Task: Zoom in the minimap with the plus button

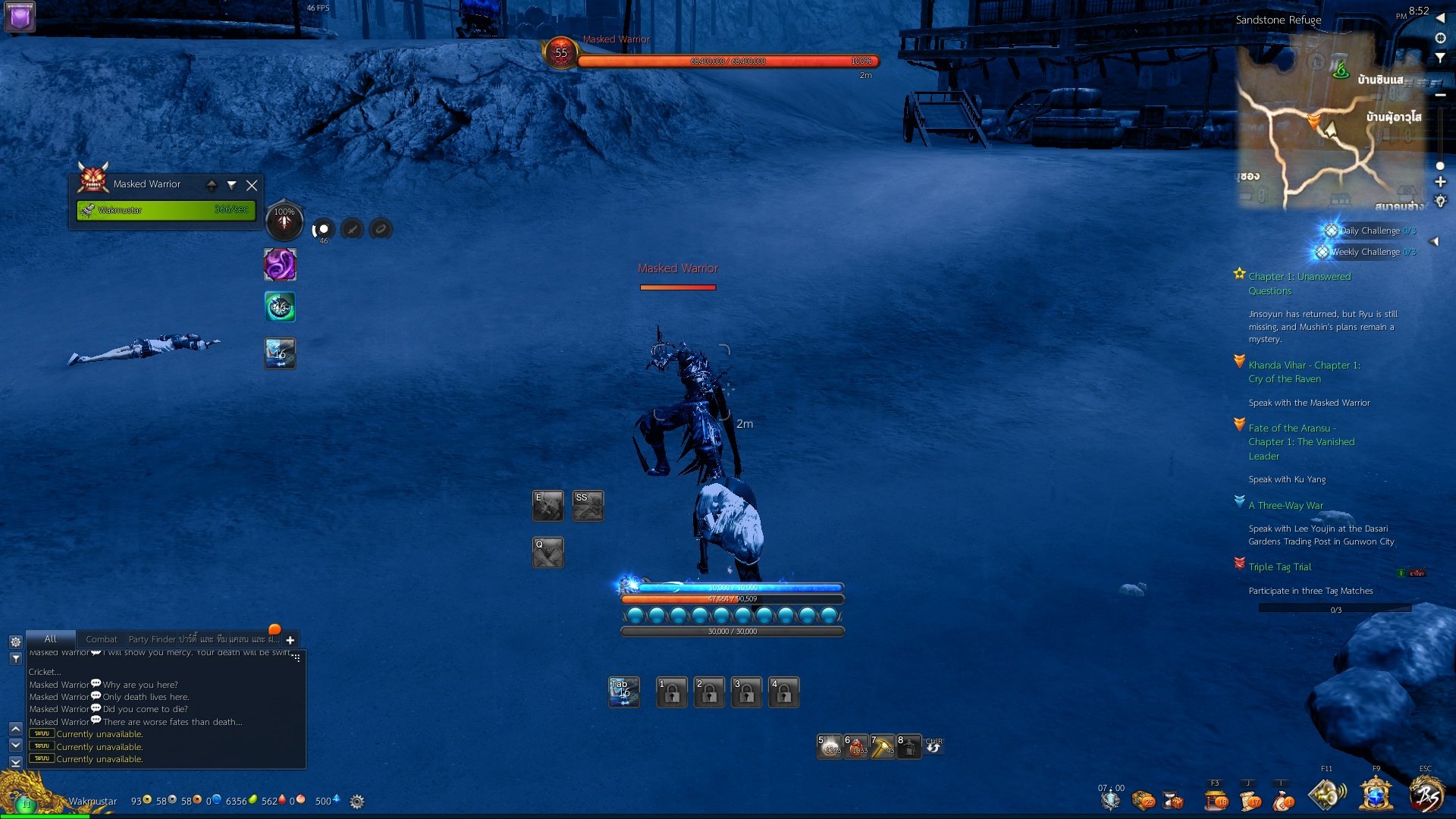Action: click(1440, 182)
